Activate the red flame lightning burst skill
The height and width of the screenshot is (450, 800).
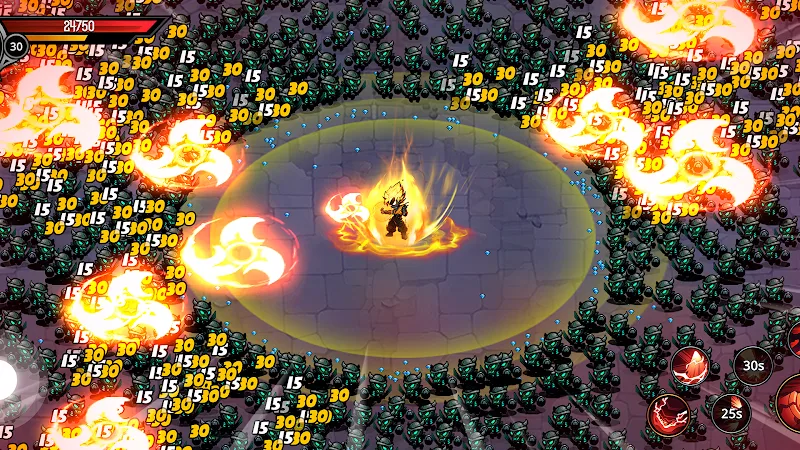[691, 367]
